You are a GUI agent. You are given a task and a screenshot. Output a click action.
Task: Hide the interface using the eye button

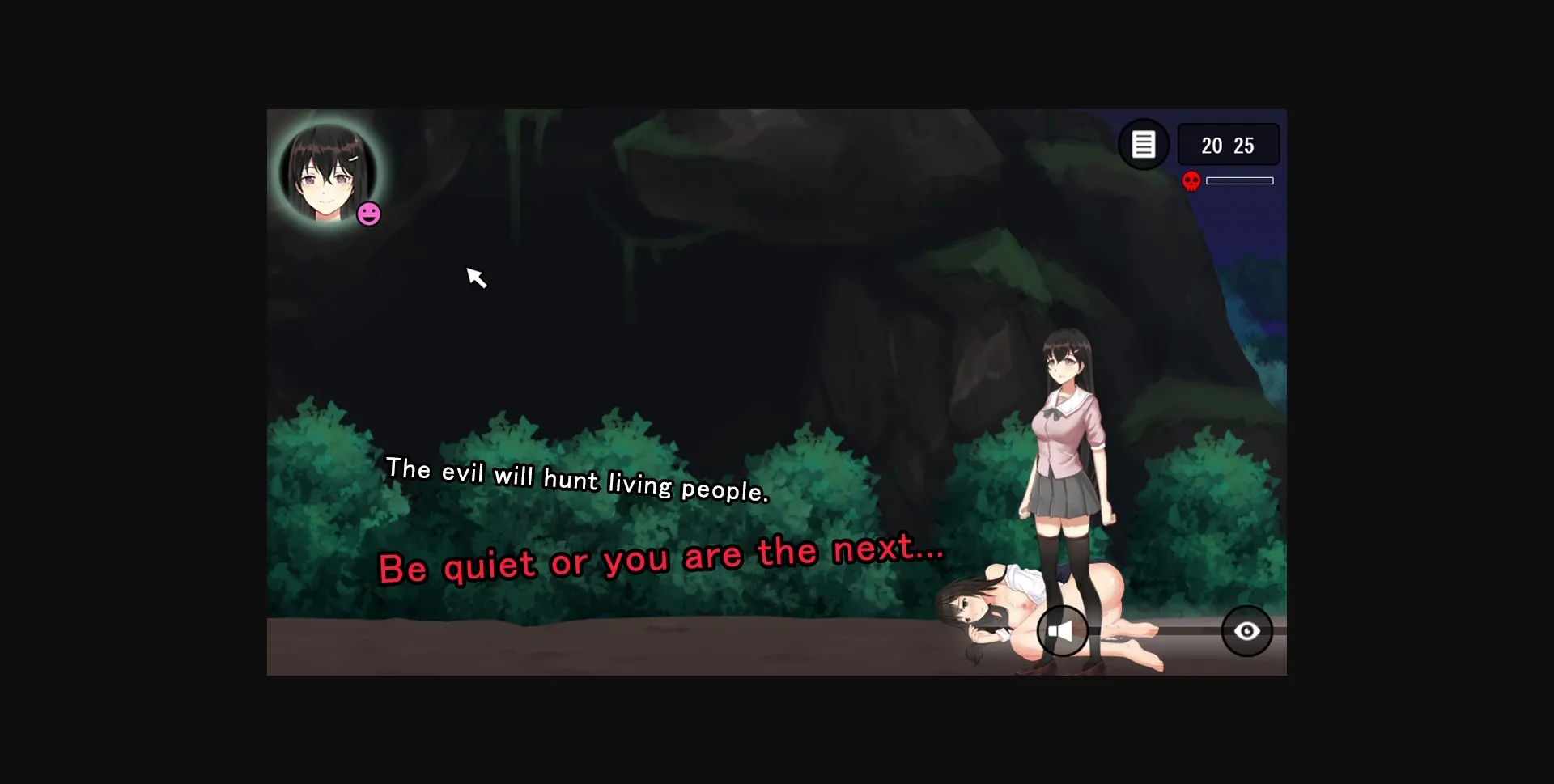tap(1246, 631)
